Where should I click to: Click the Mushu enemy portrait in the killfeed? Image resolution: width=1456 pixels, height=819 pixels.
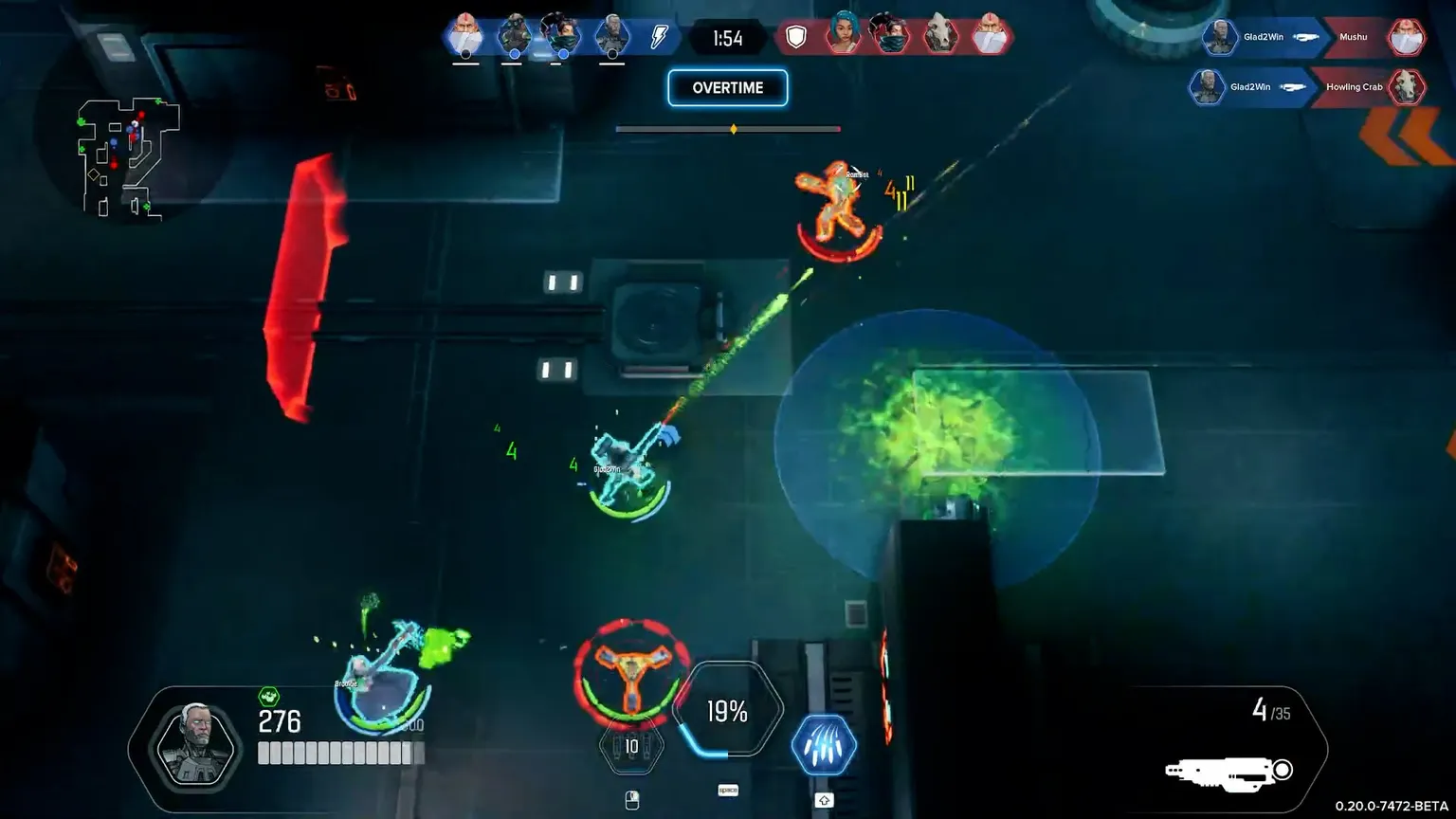pos(1407,37)
